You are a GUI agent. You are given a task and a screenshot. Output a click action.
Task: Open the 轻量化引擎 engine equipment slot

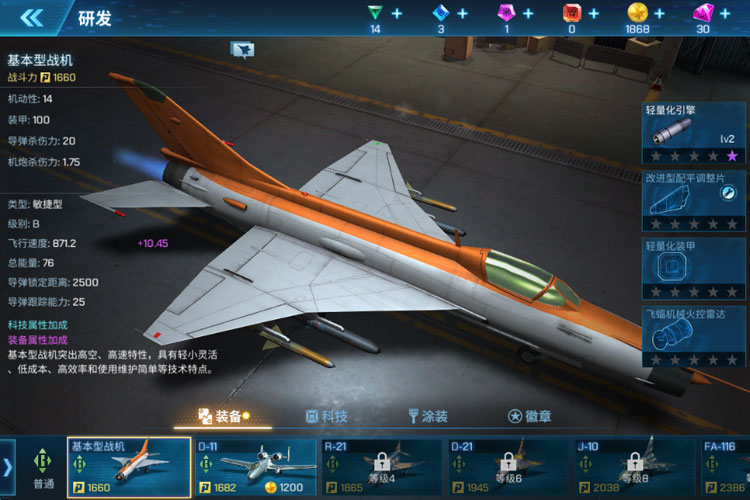coord(693,134)
